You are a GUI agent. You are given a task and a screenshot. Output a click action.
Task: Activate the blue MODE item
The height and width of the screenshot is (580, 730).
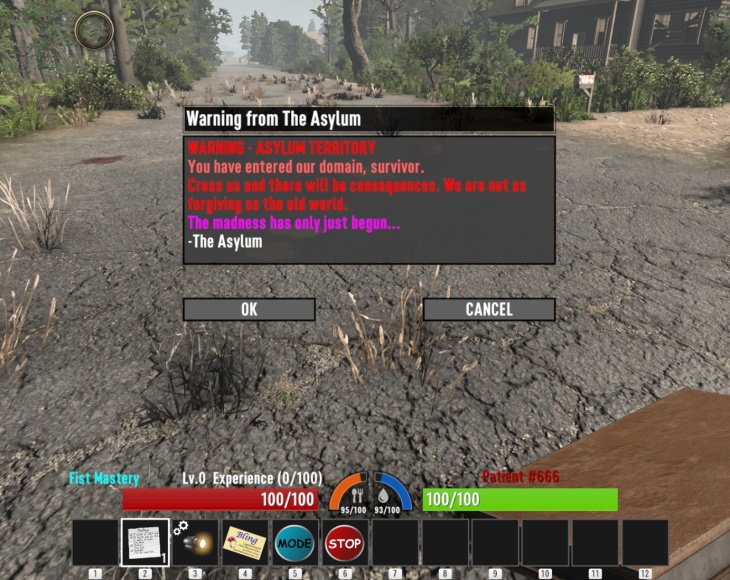point(295,542)
